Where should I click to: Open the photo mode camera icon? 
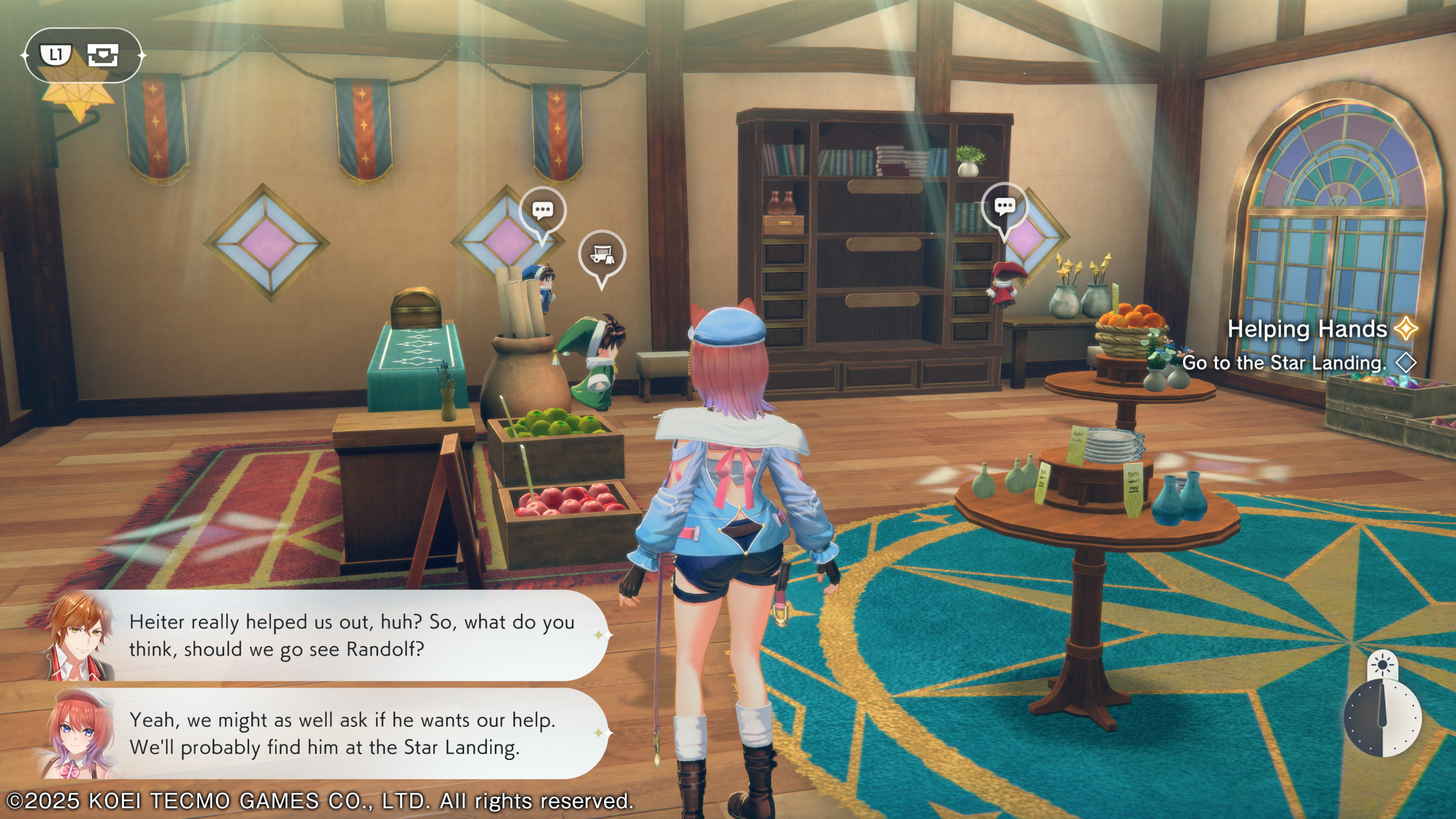[103, 55]
